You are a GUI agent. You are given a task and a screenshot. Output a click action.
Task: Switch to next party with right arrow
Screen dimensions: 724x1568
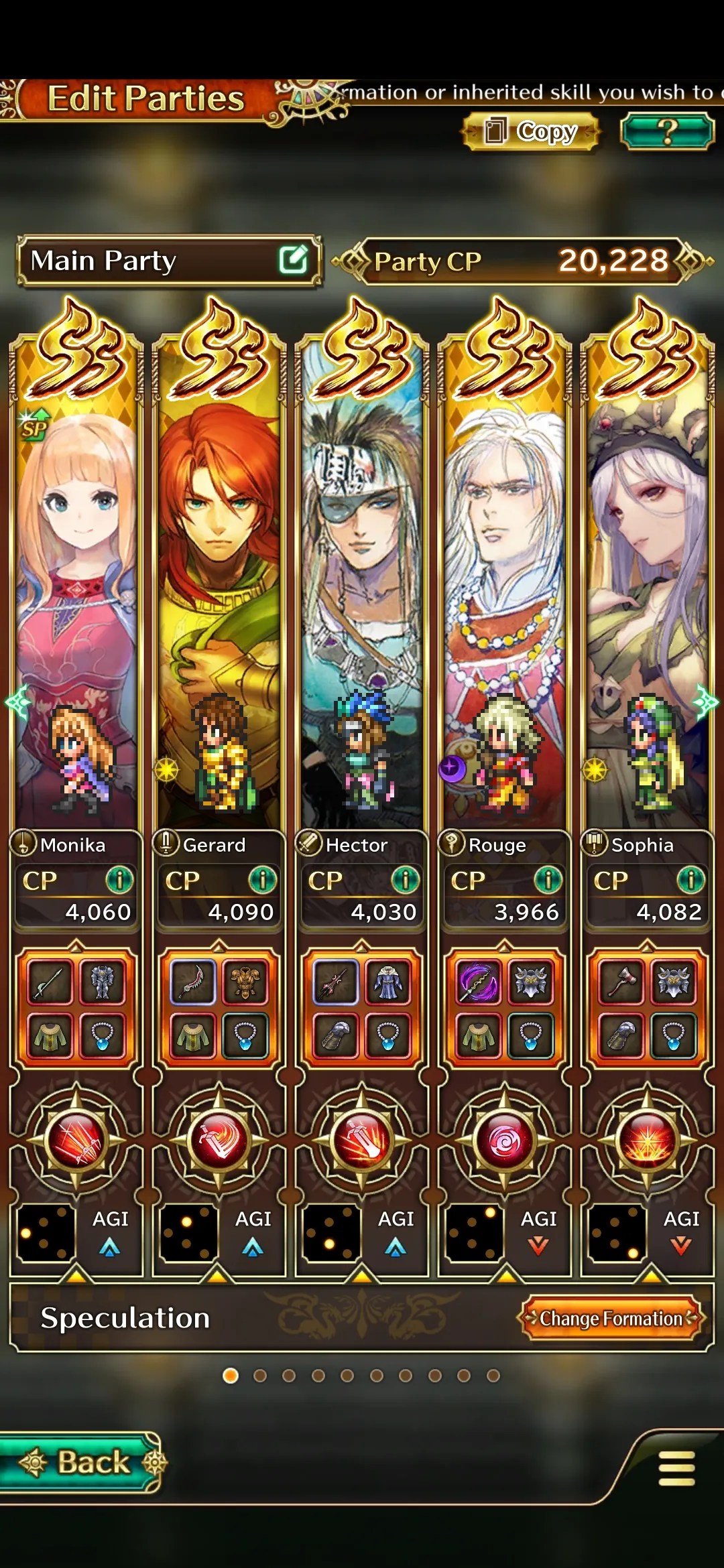coord(707,702)
